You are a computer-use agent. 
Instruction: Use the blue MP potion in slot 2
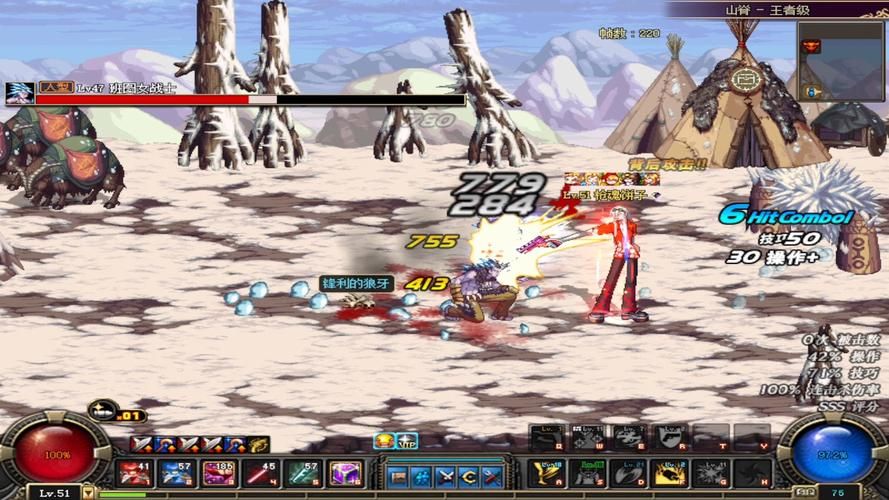click(x=176, y=472)
